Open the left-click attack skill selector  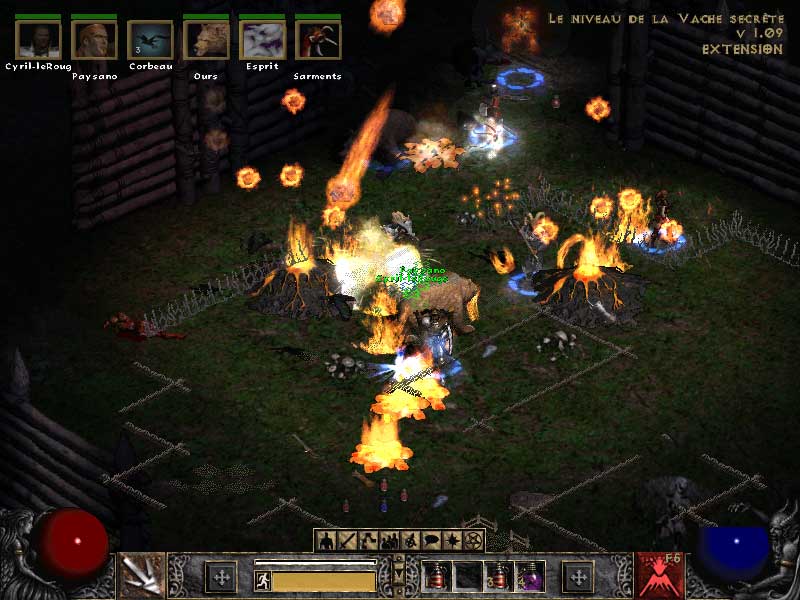tap(141, 575)
